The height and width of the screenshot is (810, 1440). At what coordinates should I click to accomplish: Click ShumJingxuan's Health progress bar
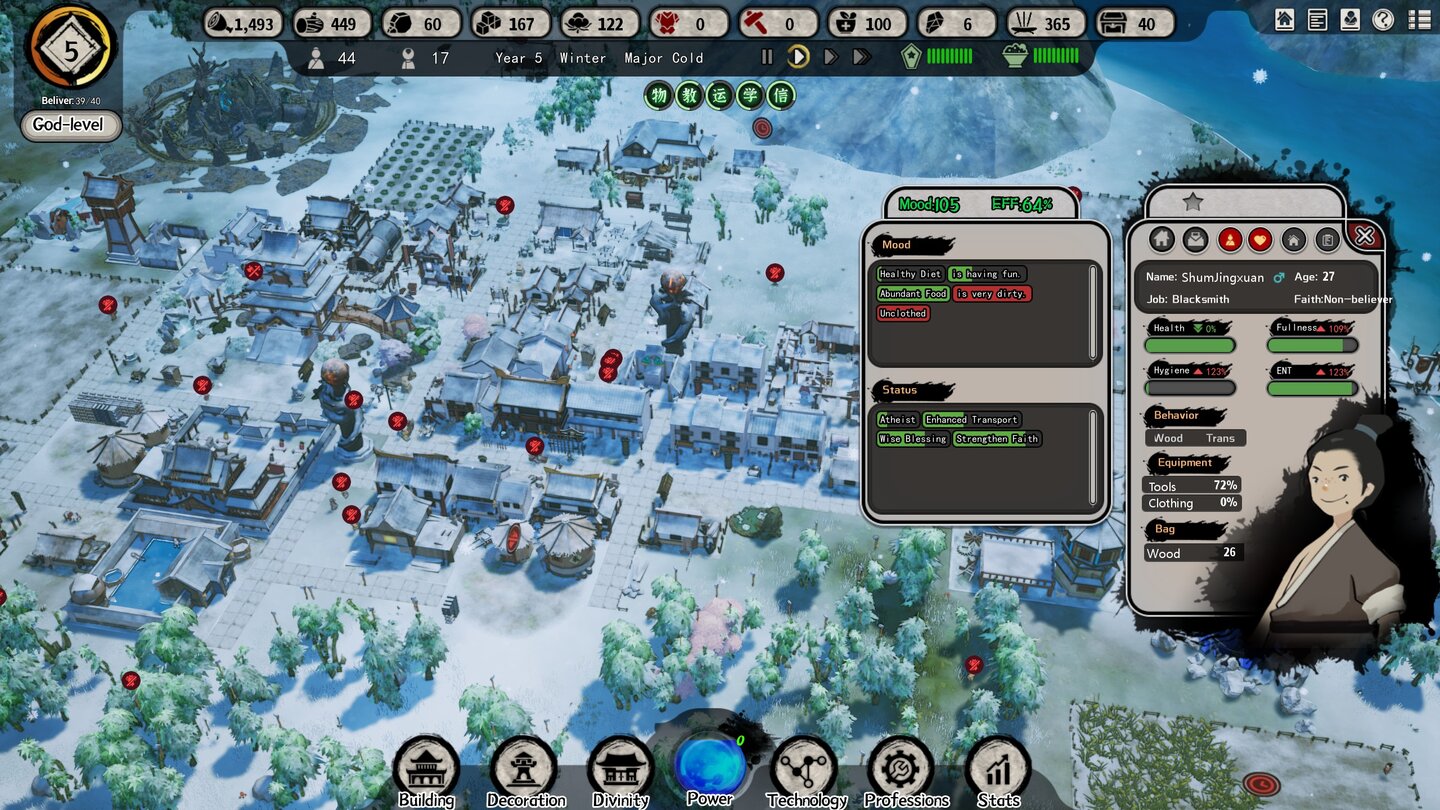click(x=1190, y=345)
